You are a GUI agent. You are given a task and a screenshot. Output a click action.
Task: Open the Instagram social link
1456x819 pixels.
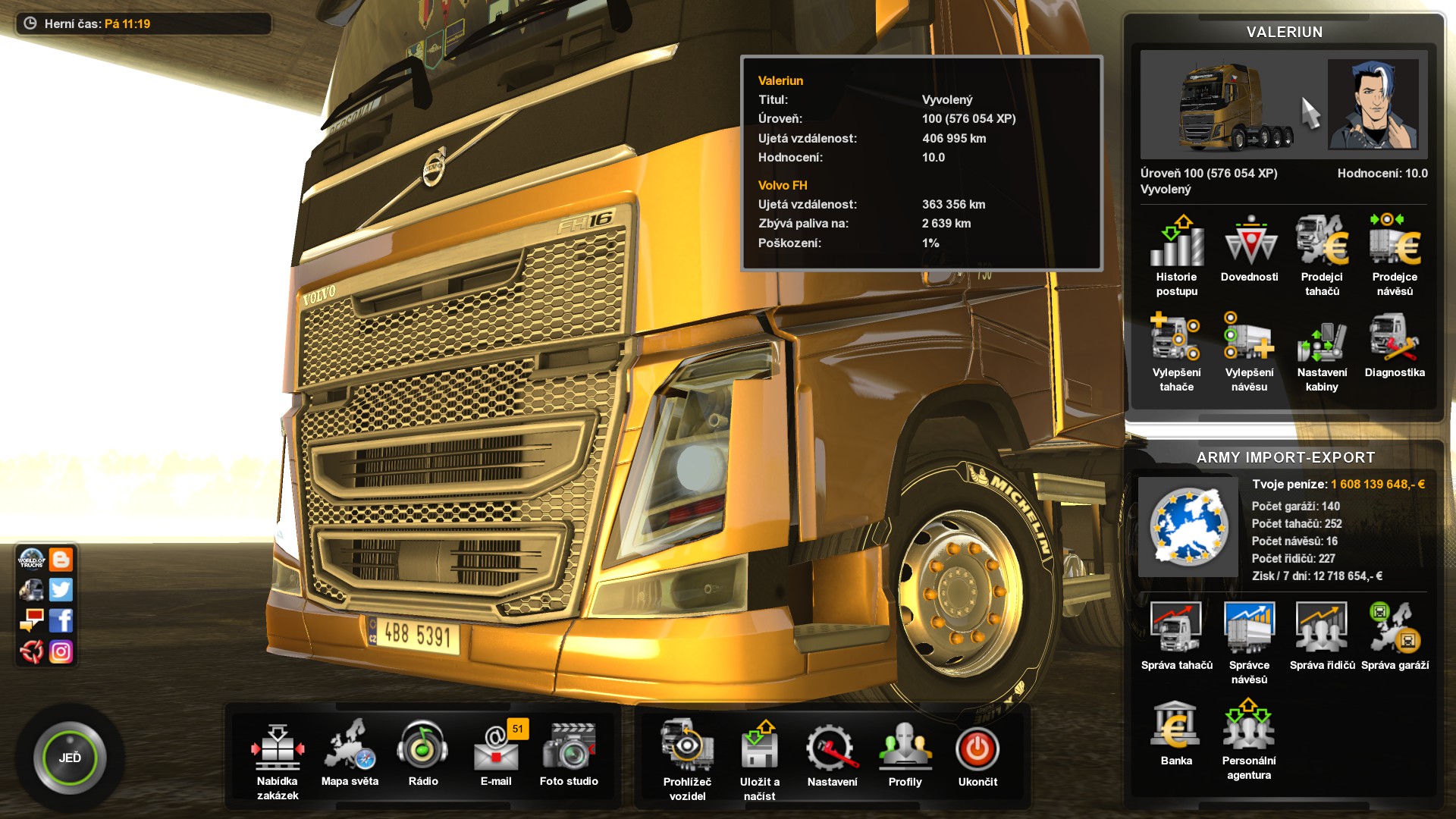pyautogui.click(x=61, y=651)
